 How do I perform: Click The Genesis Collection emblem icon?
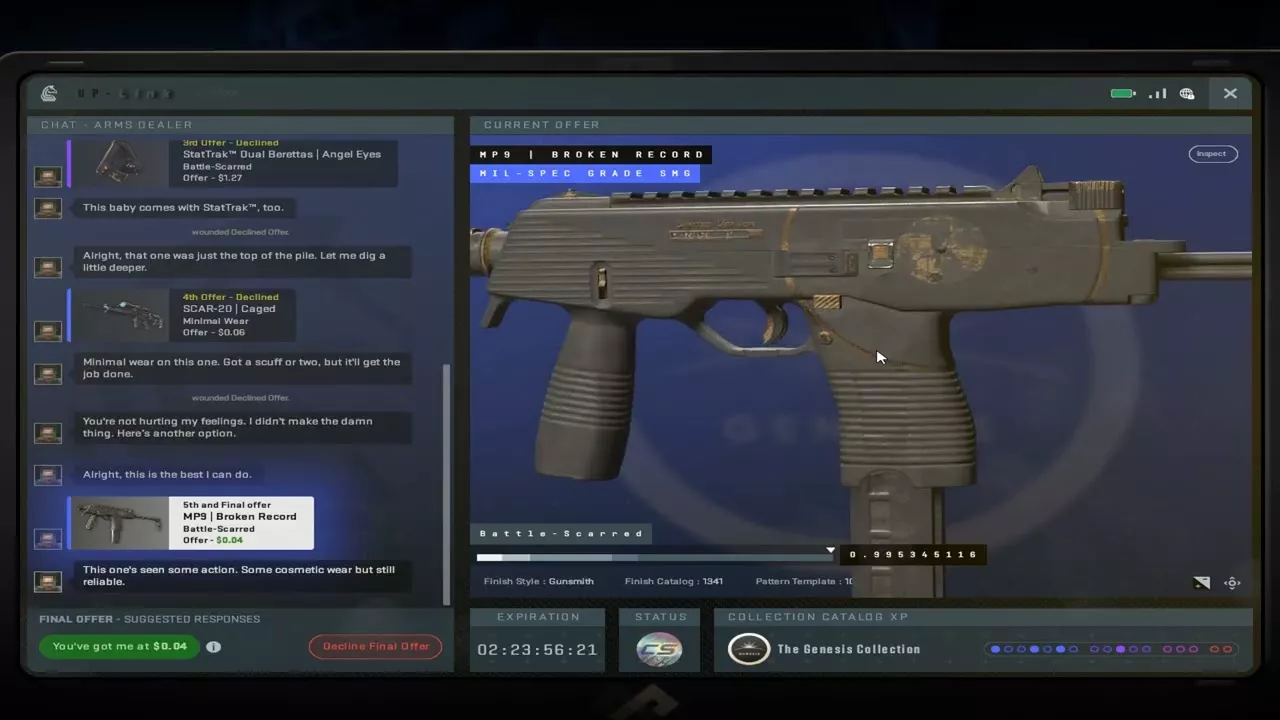point(748,649)
